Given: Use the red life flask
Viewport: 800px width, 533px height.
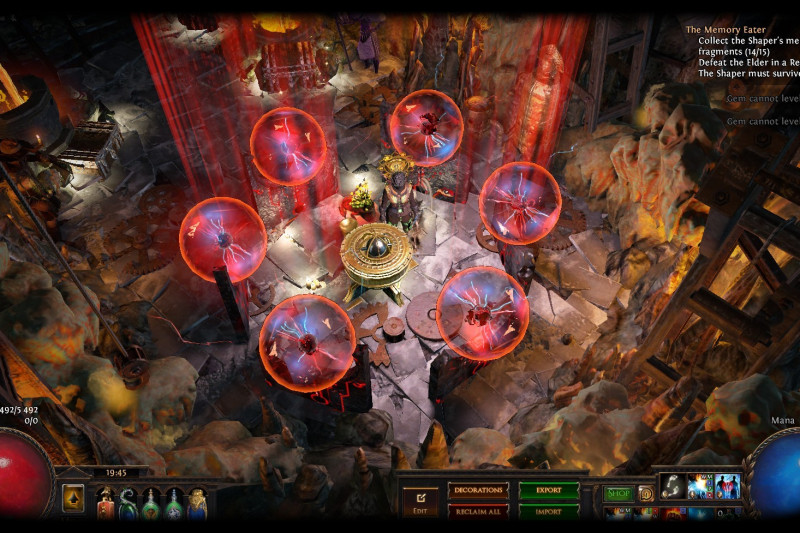Looking at the screenshot, I should pyautogui.click(x=105, y=500).
